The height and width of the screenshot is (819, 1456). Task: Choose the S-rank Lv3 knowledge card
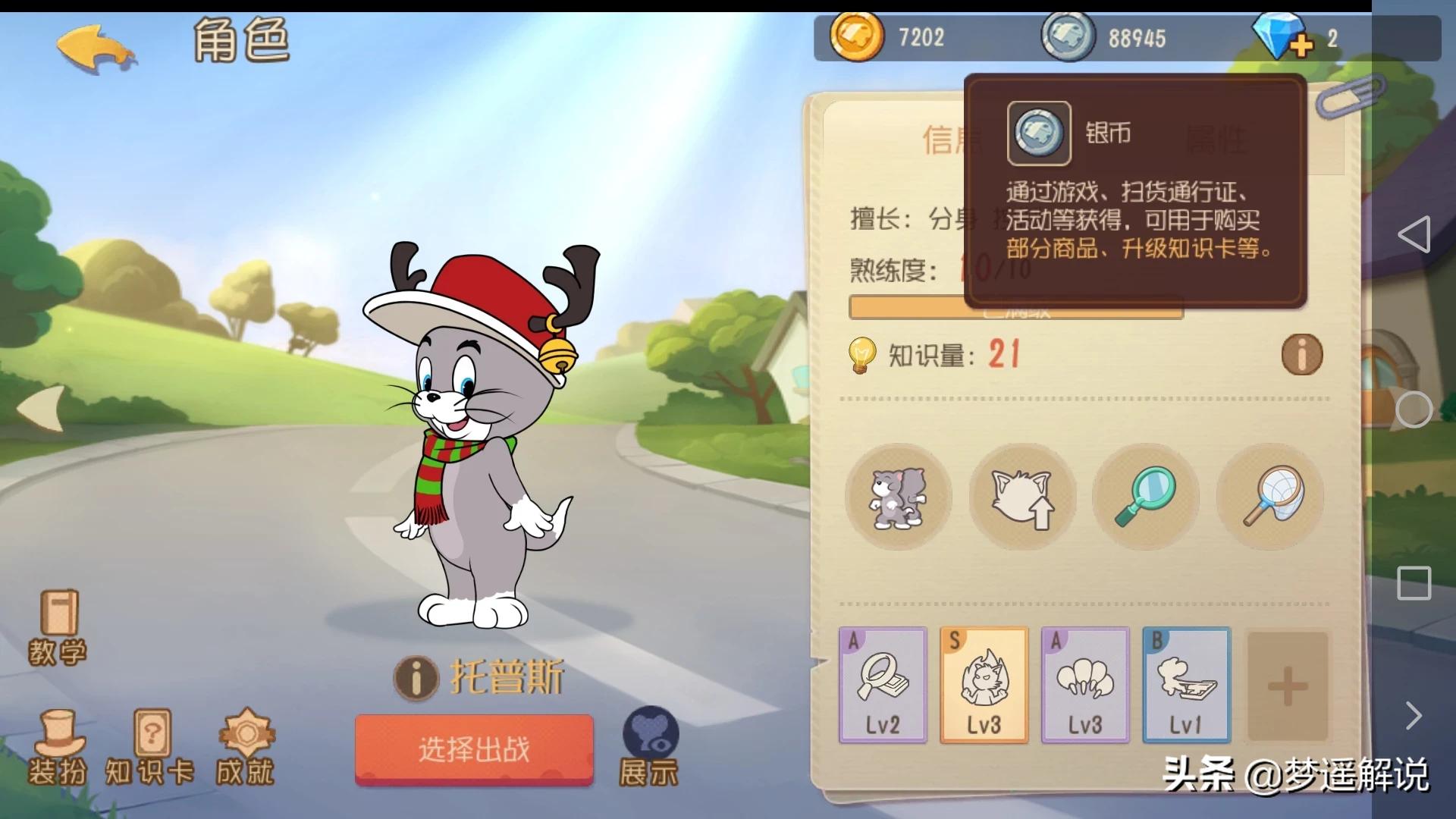[x=984, y=685]
